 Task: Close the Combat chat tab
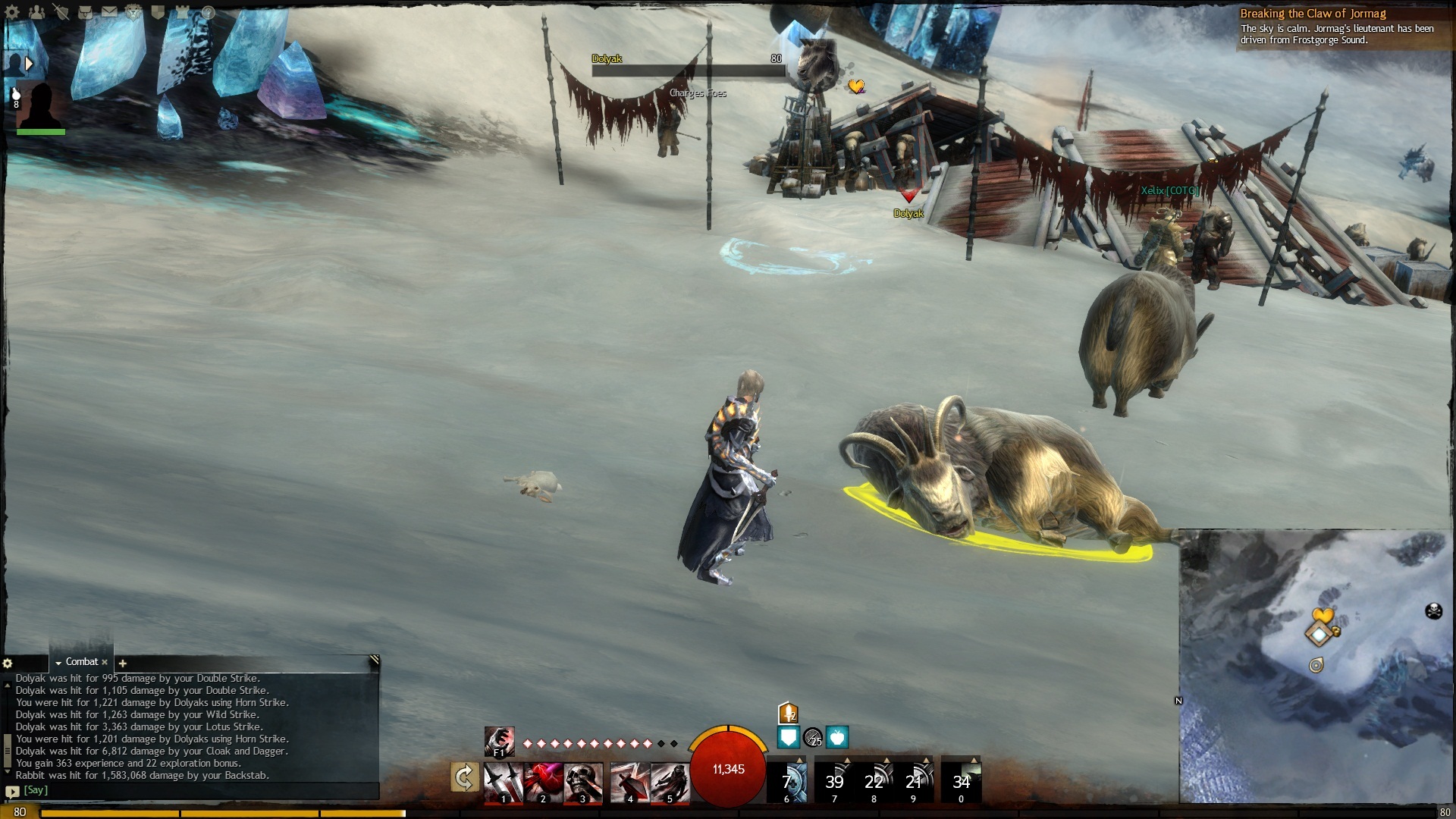click(x=105, y=662)
